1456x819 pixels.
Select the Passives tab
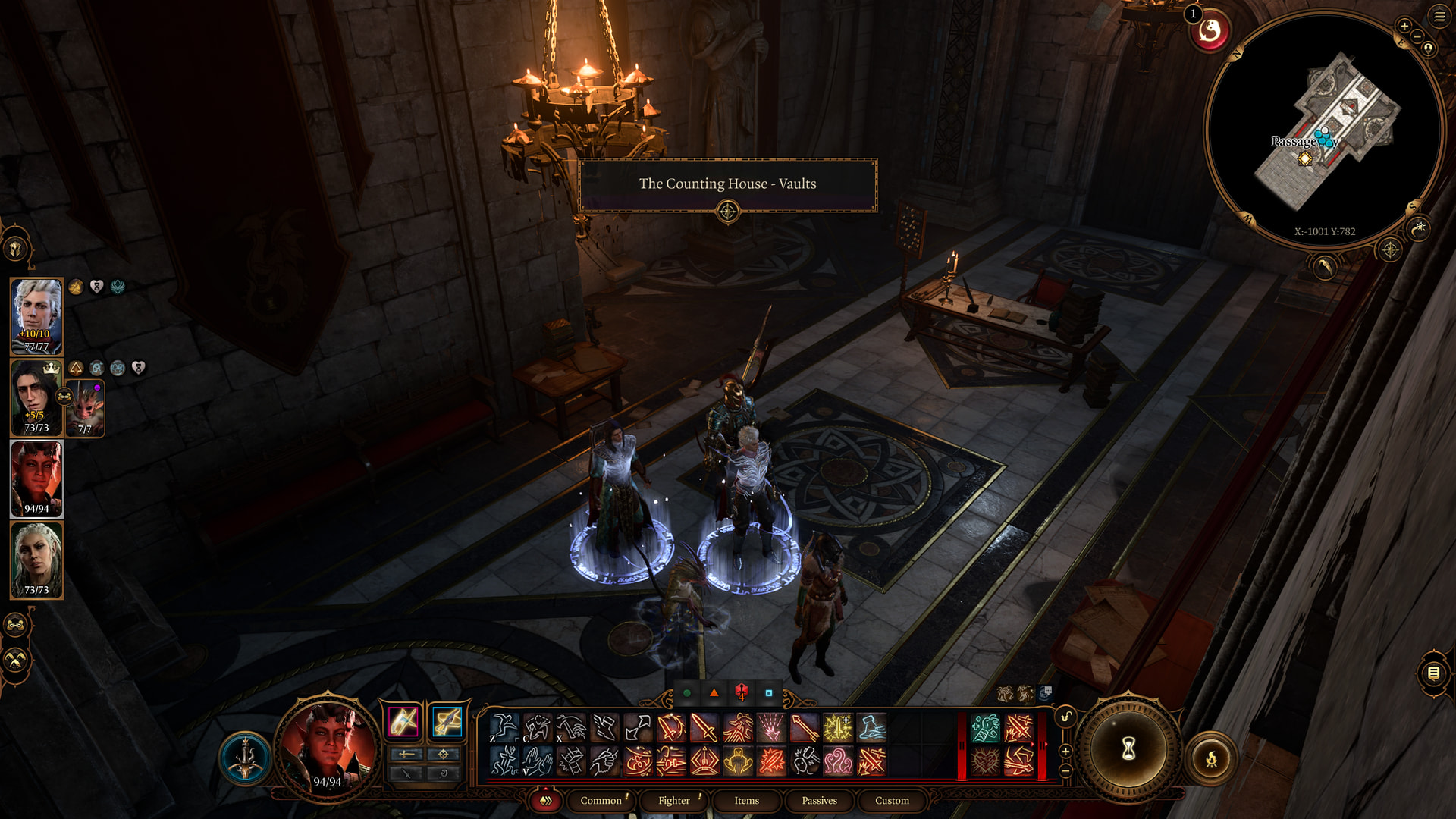819,800
